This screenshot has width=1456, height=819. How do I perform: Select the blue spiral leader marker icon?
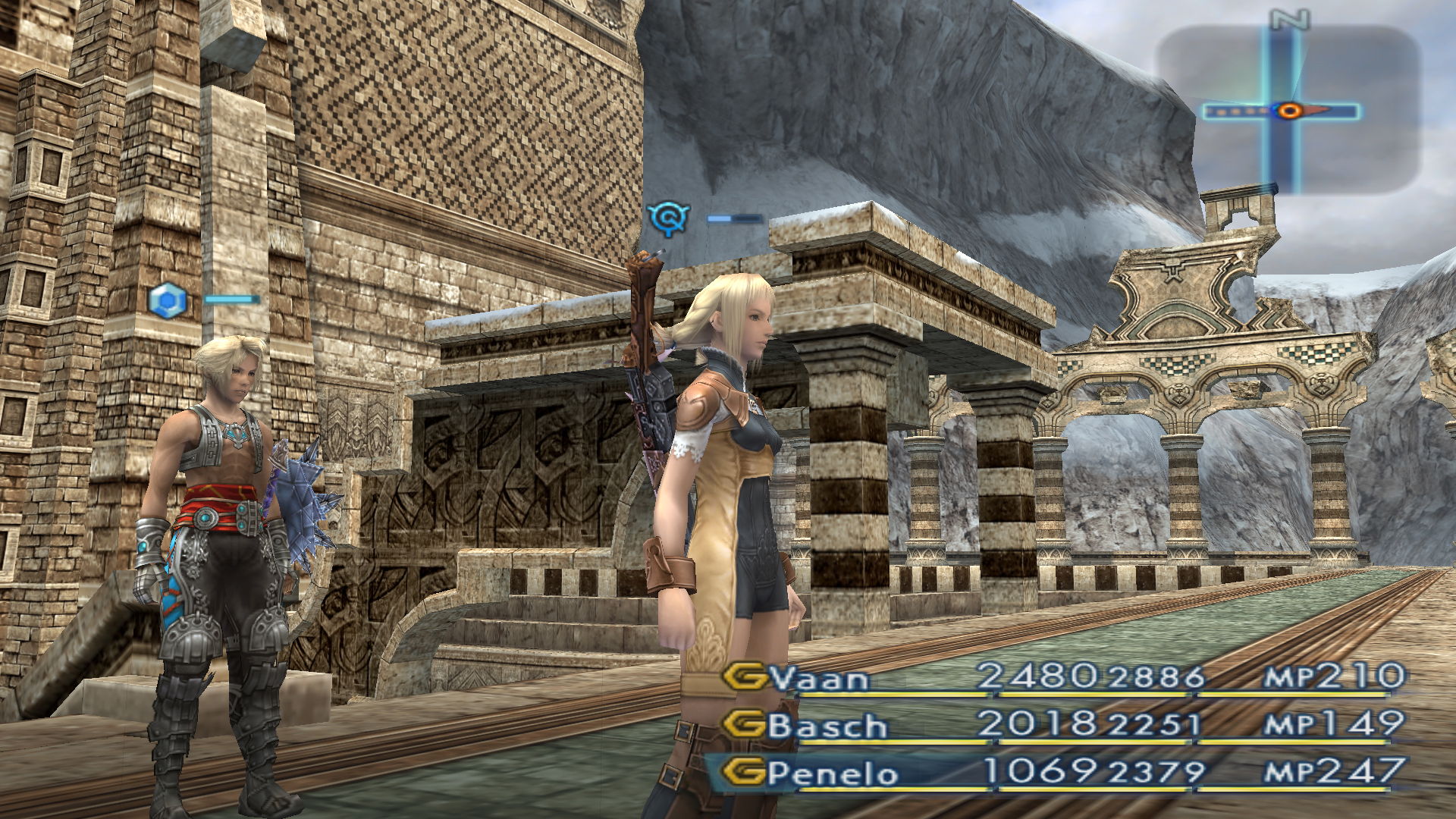pyautogui.click(x=668, y=219)
